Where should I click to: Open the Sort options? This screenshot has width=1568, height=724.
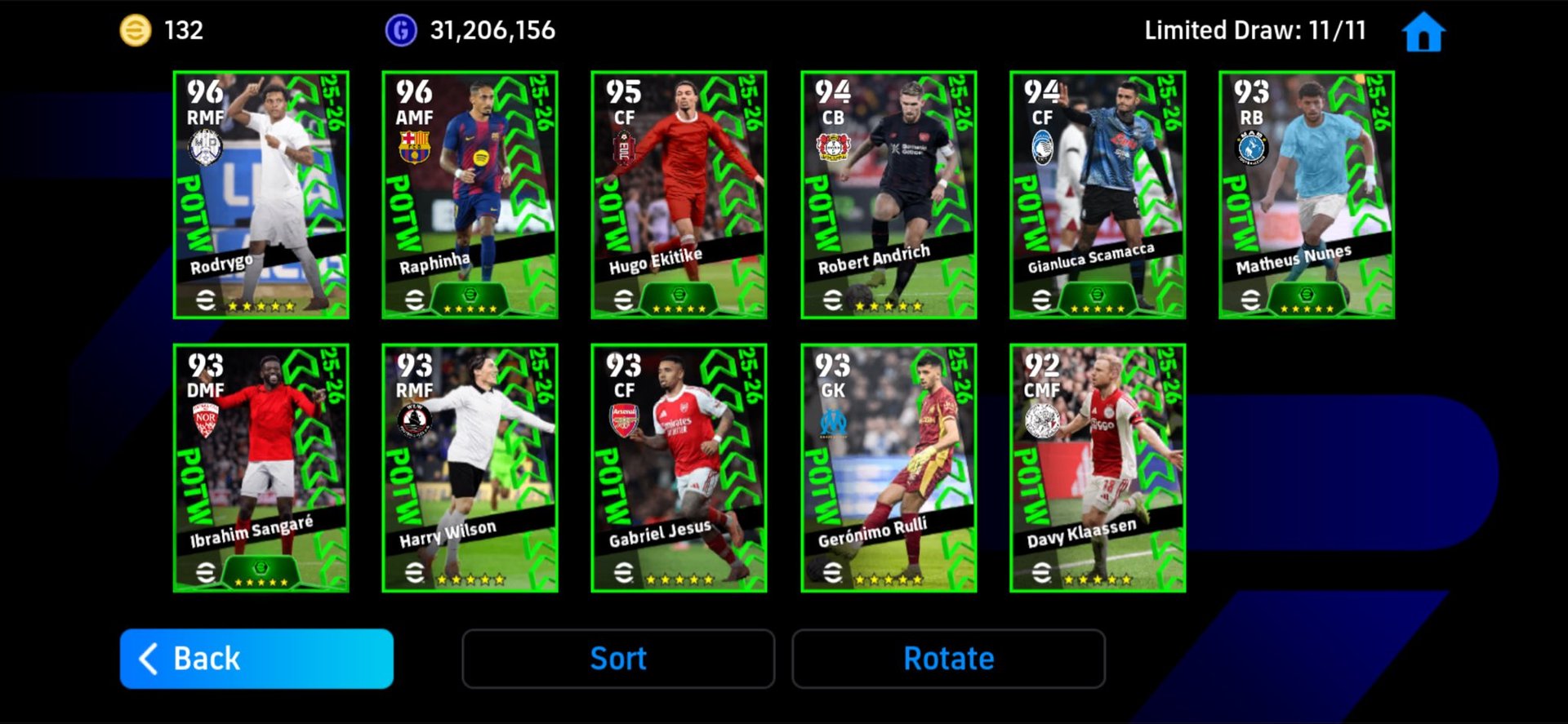[618, 658]
